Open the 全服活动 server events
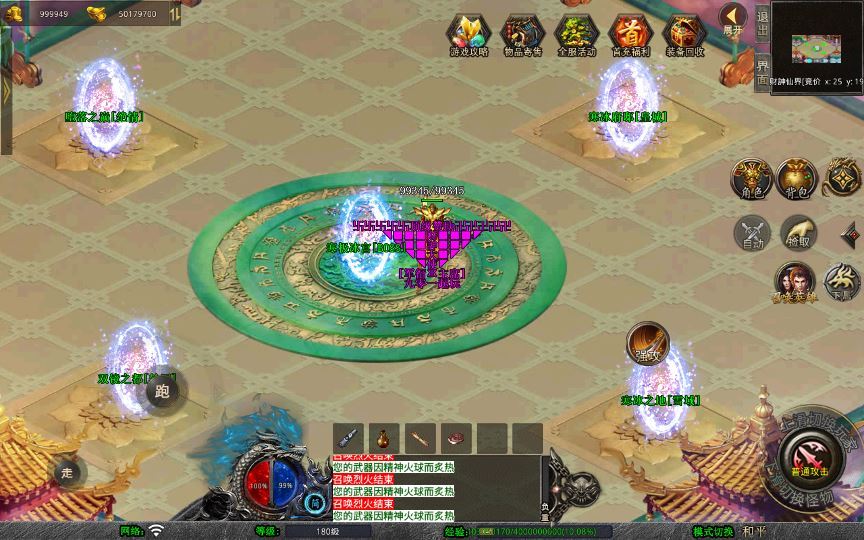 click(576, 34)
